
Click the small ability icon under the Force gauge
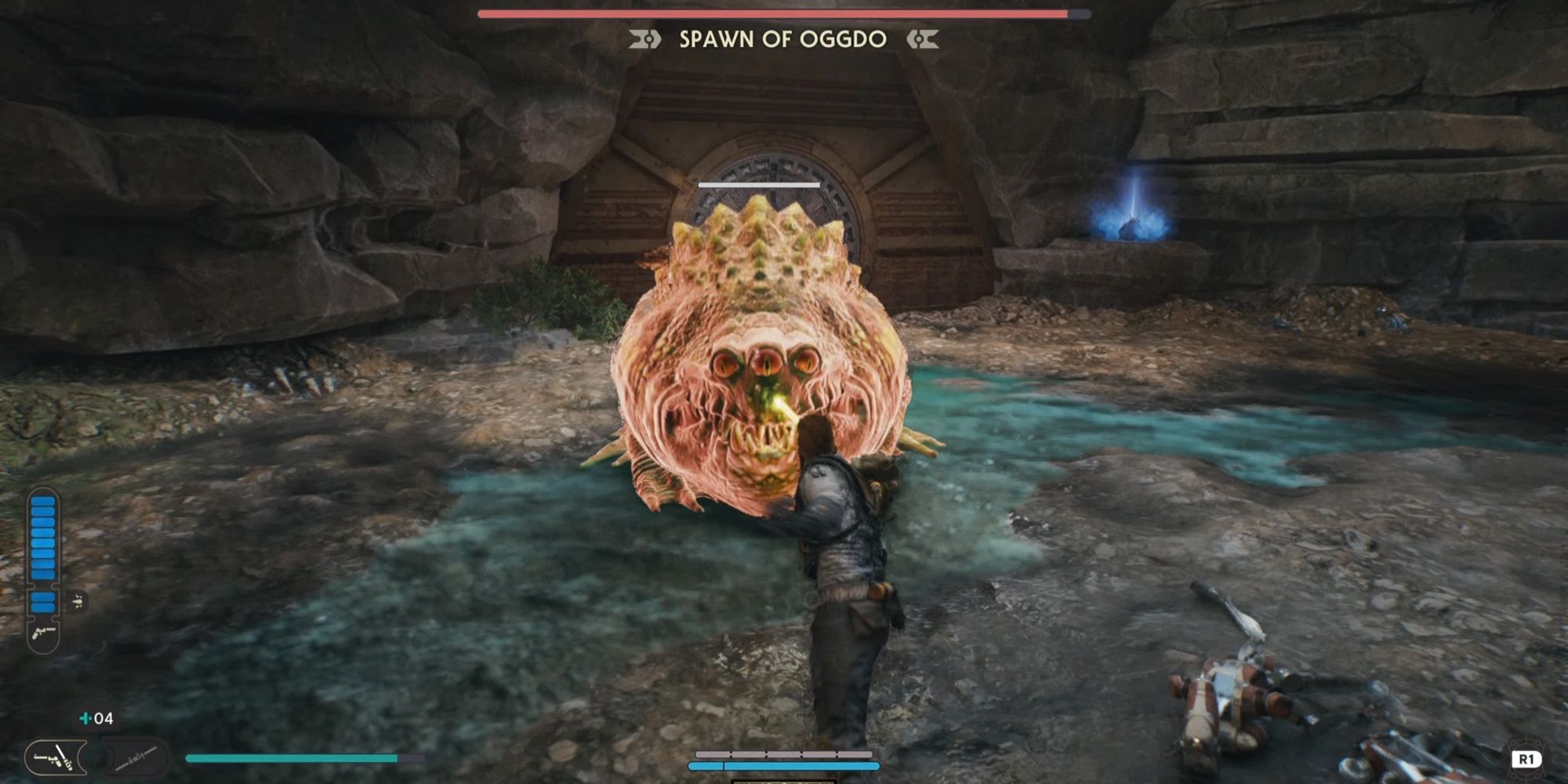point(78,600)
